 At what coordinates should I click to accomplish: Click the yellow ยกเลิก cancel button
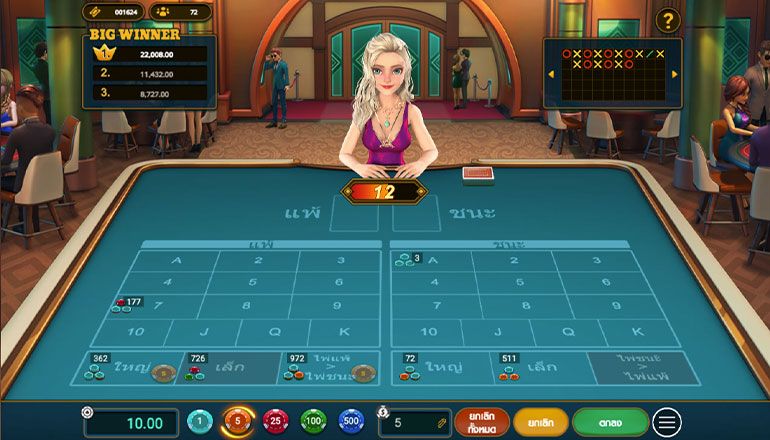(541, 422)
